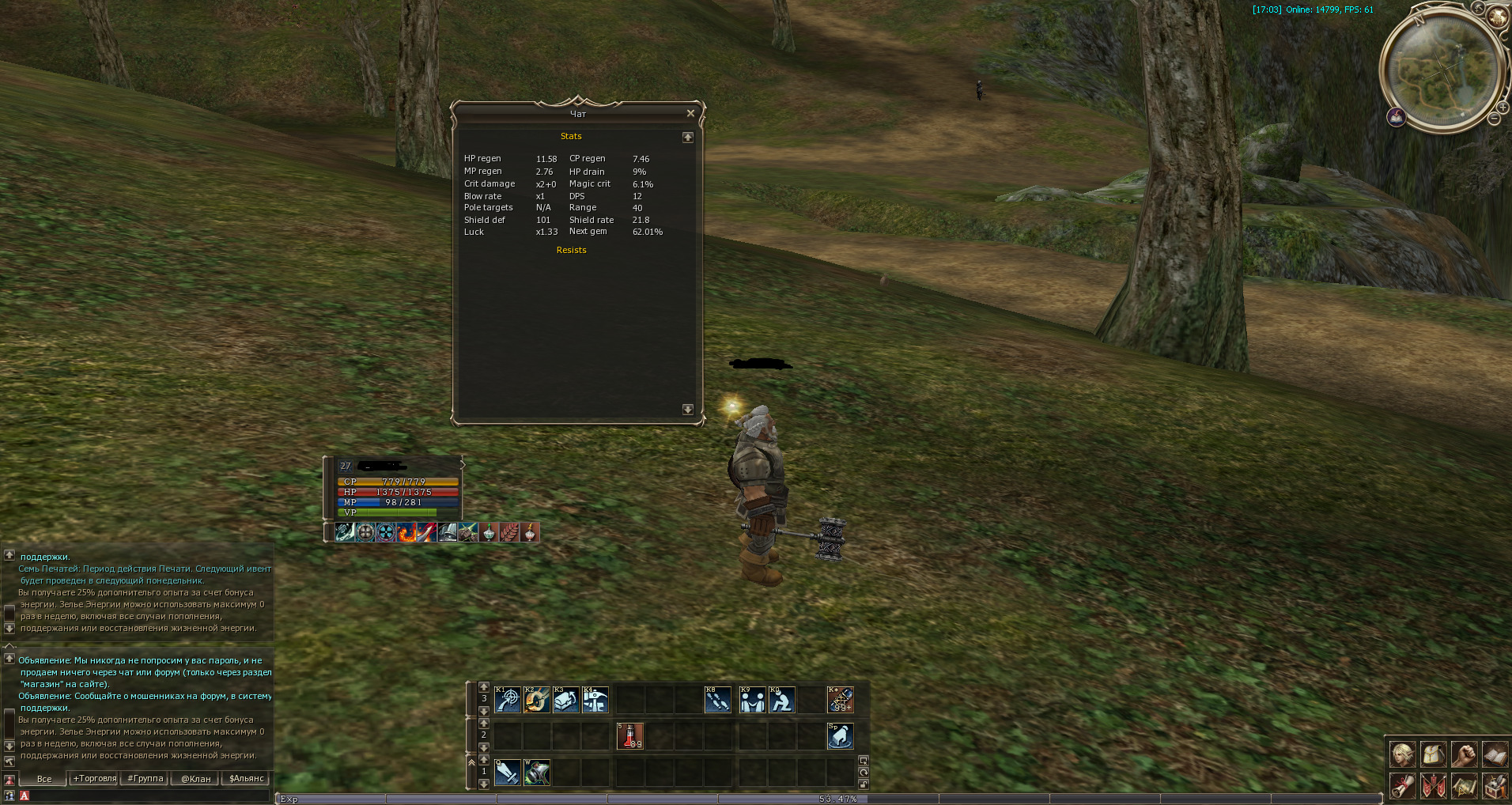Activate the sword attack action

click(507, 773)
